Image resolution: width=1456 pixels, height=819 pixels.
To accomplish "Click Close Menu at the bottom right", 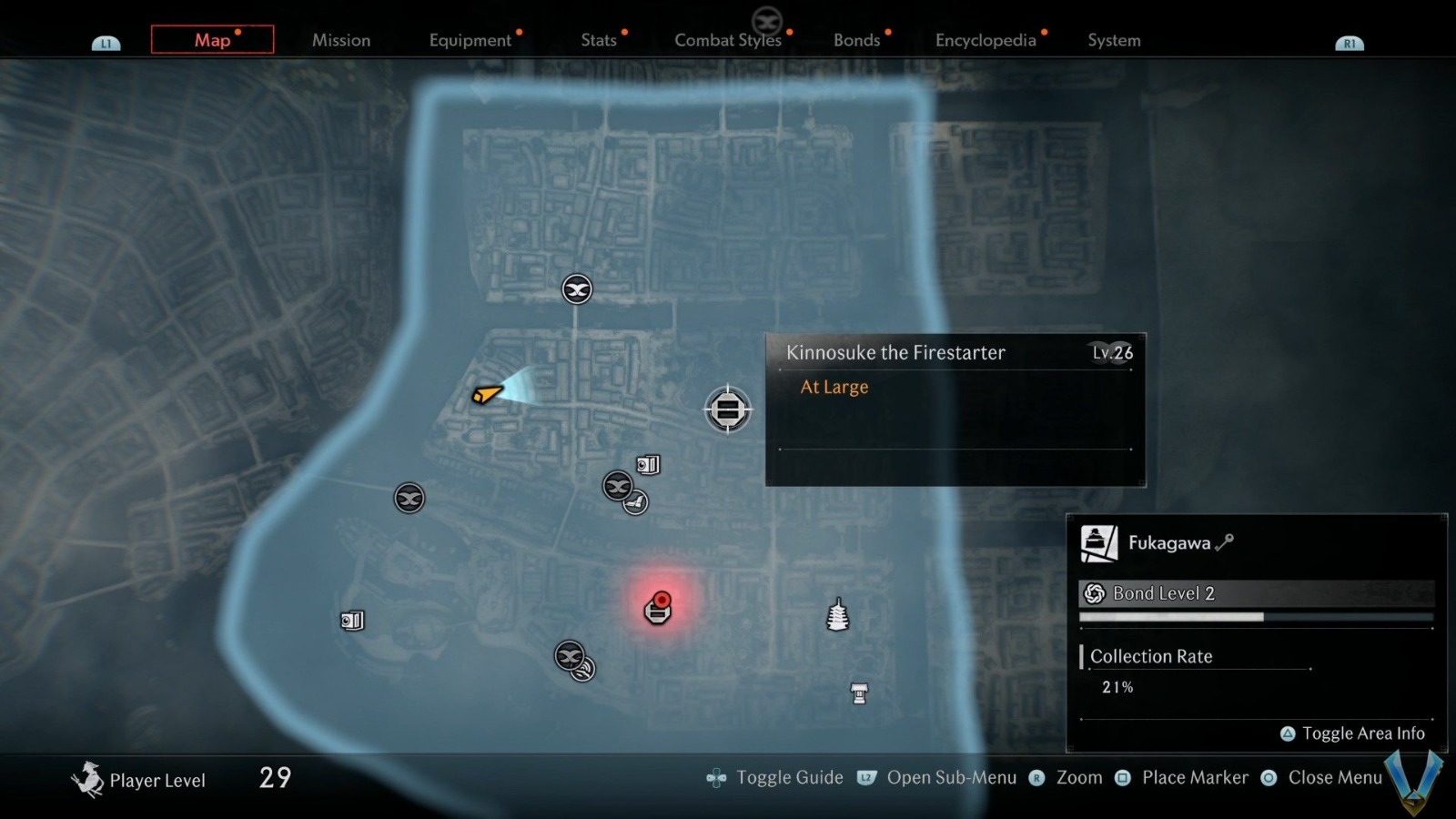I will (1335, 777).
